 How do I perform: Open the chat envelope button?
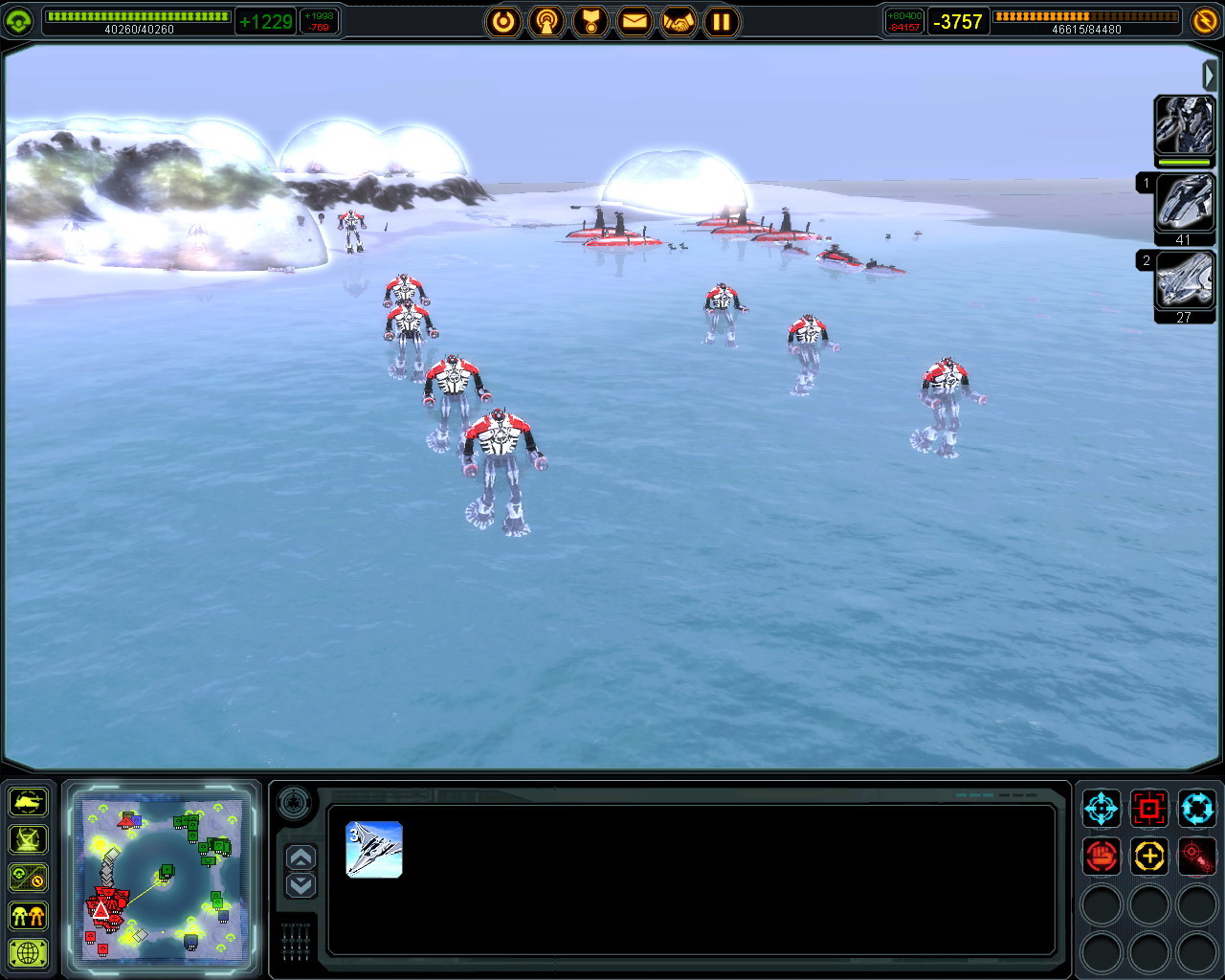click(x=634, y=21)
